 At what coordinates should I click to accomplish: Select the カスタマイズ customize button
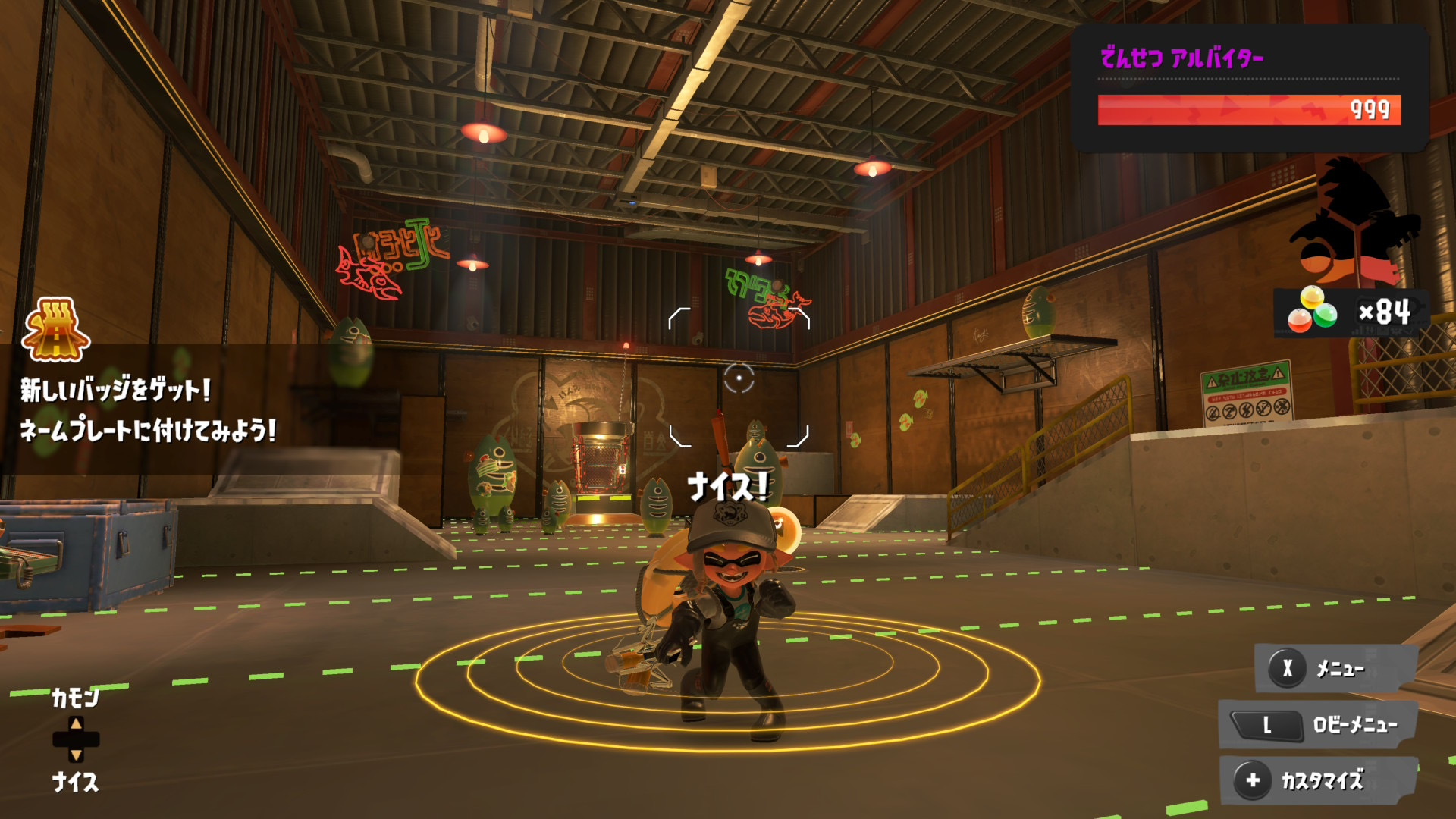pos(1318,780)
